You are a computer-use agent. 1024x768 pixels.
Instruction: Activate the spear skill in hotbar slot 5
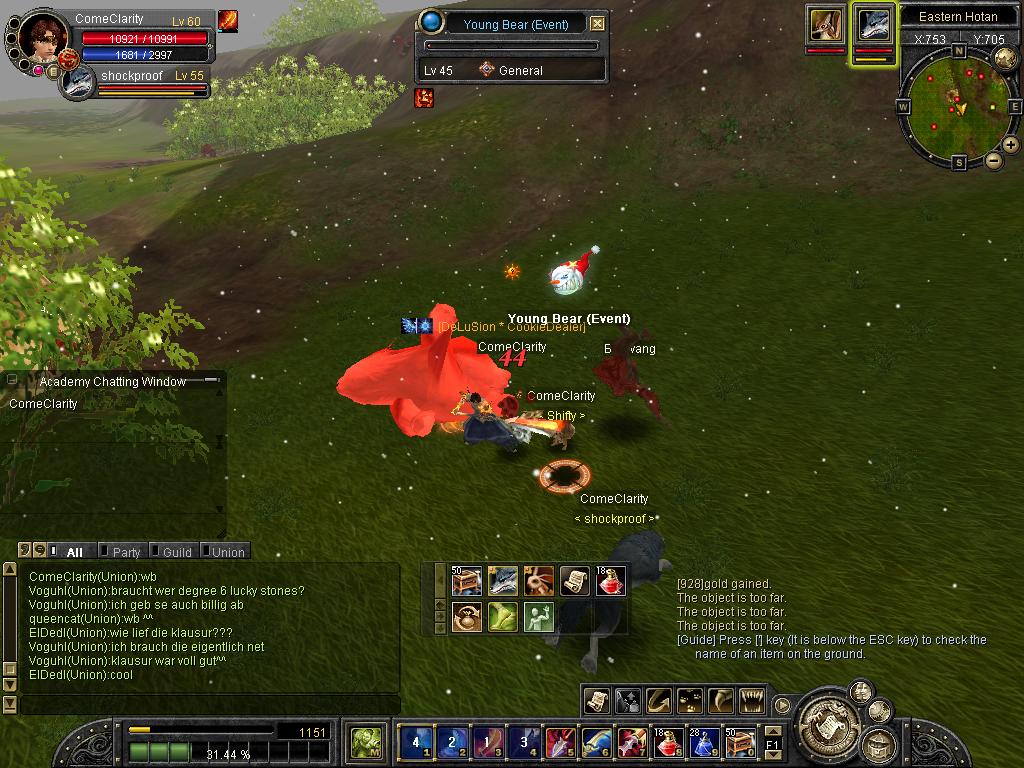click(x=559, y=742)
